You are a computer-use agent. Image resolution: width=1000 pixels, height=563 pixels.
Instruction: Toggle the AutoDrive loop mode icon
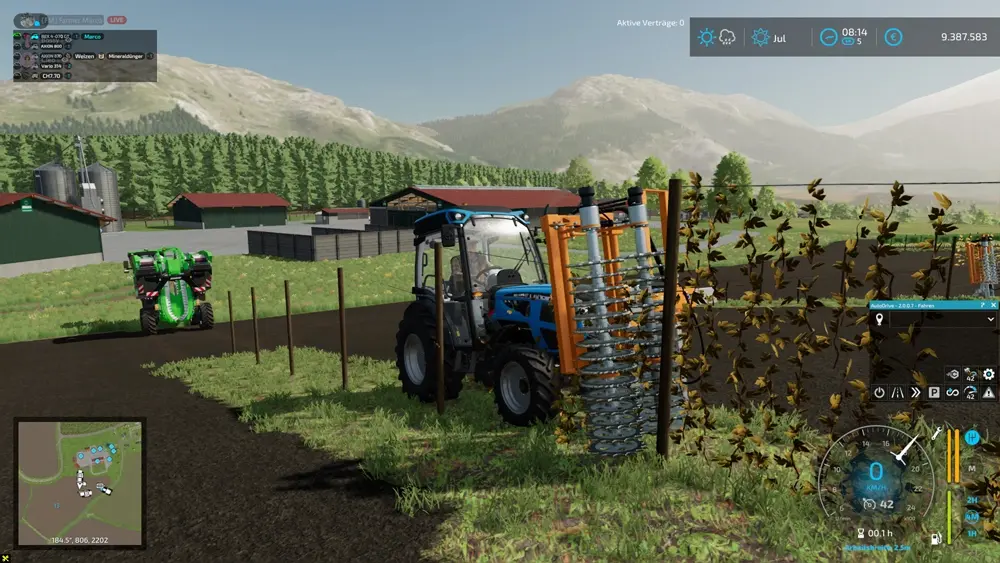[952, 393]
